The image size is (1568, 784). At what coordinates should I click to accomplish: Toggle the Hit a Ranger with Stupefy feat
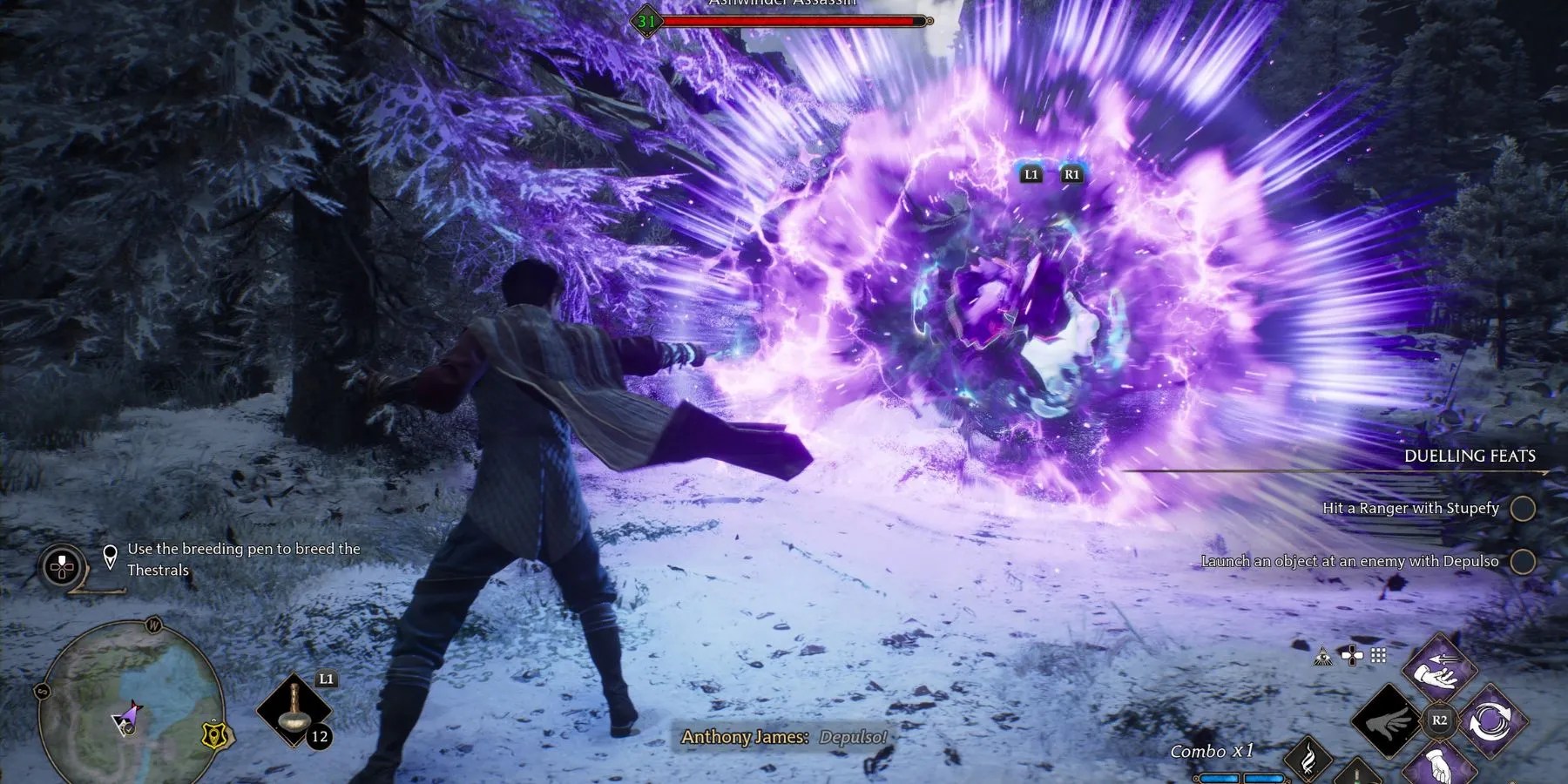click(x=1522, y=508)
